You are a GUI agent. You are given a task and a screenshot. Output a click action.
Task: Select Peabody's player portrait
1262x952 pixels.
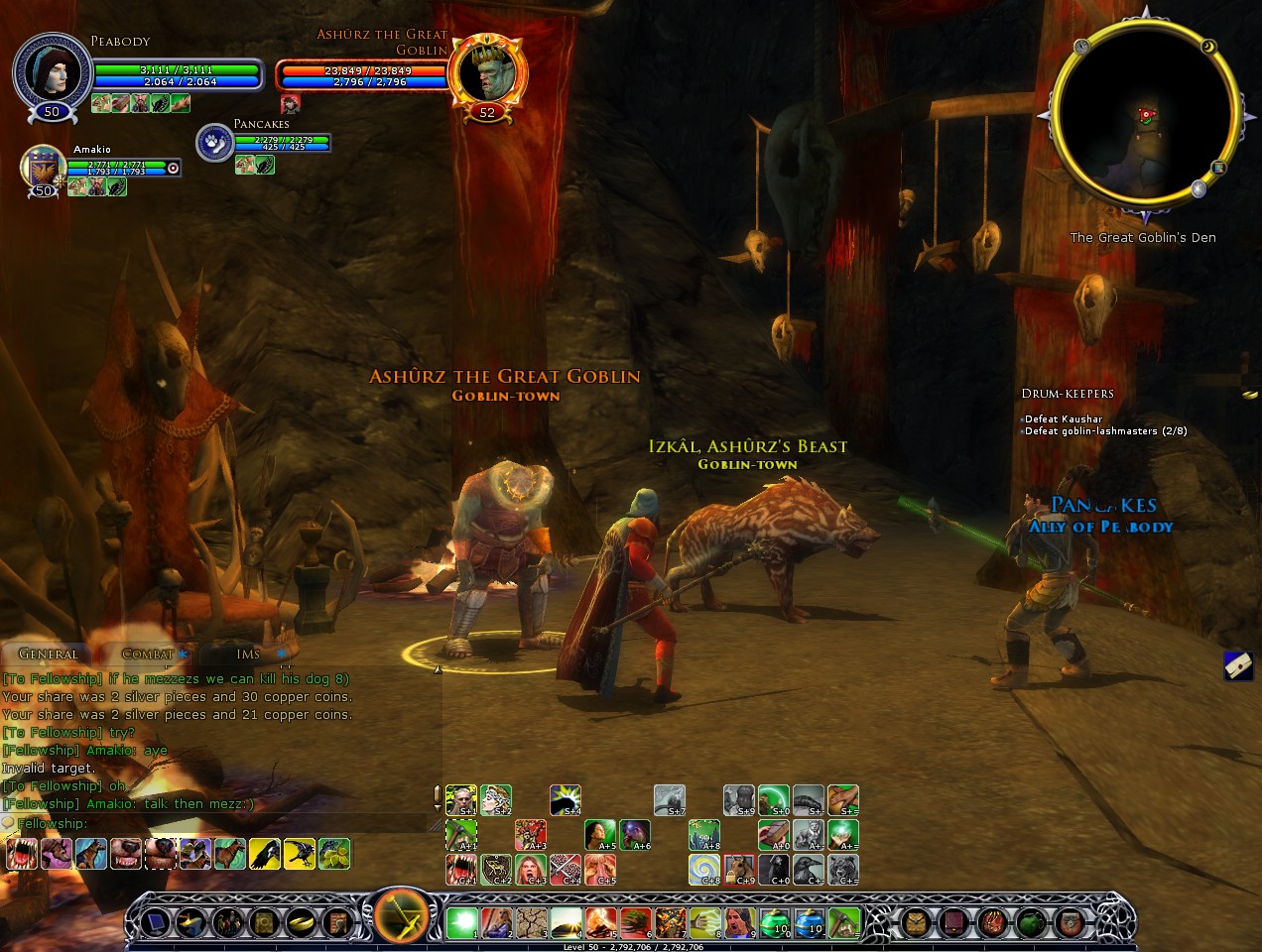(x=52, y=71)
